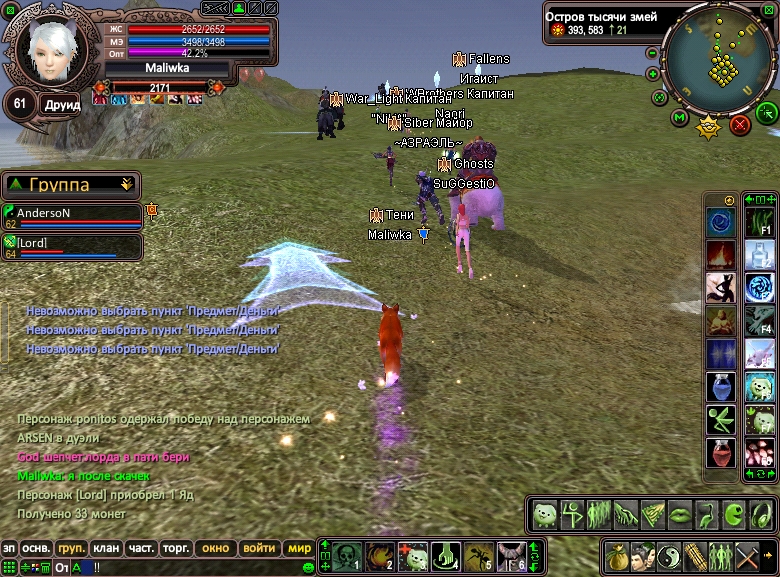
Task: Click the red crossed-swords button under minimap
Action: coord(740,125)
